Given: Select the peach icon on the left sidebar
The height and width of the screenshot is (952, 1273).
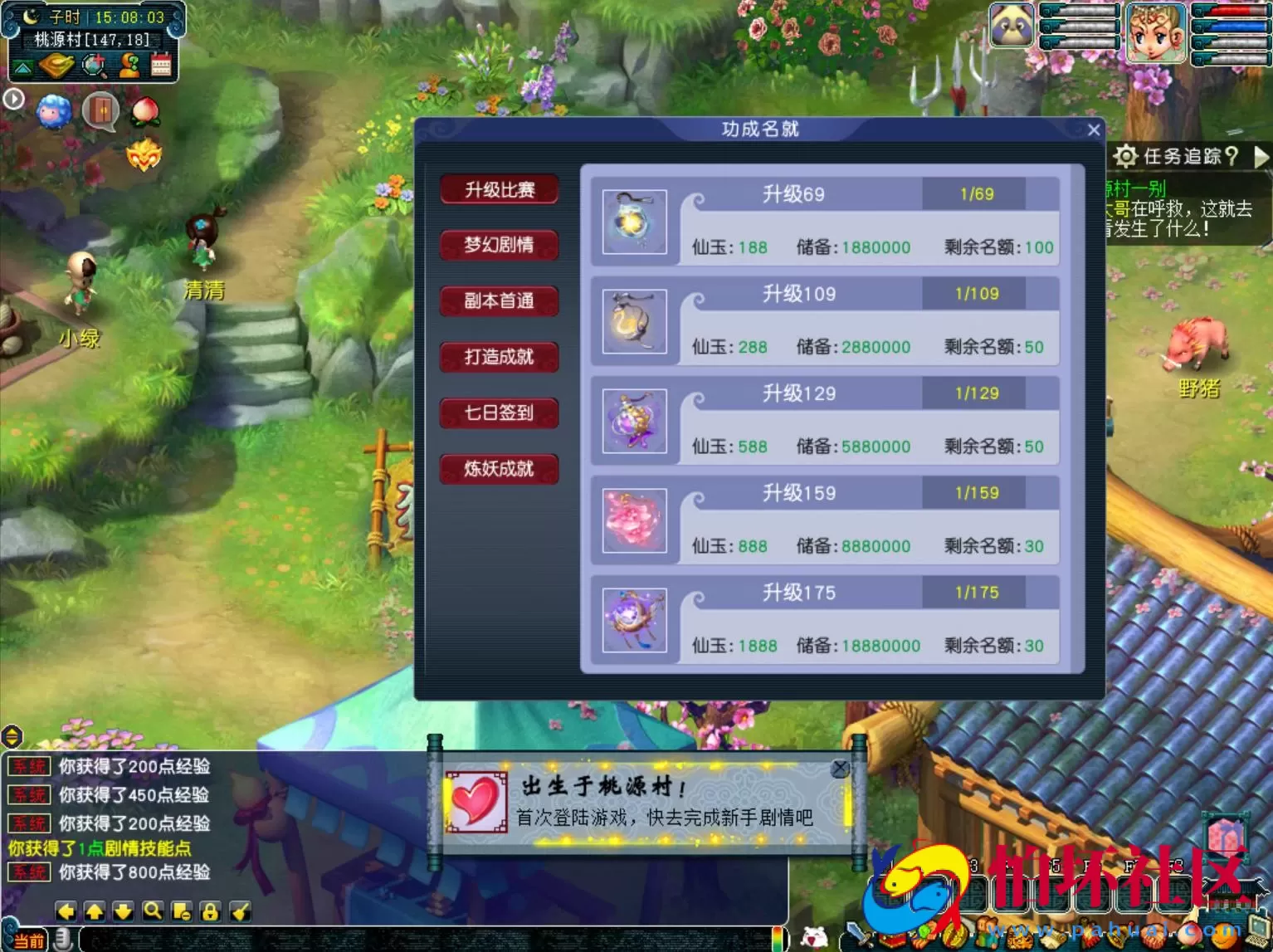Looking at the screenshot, I should [144, 110].
